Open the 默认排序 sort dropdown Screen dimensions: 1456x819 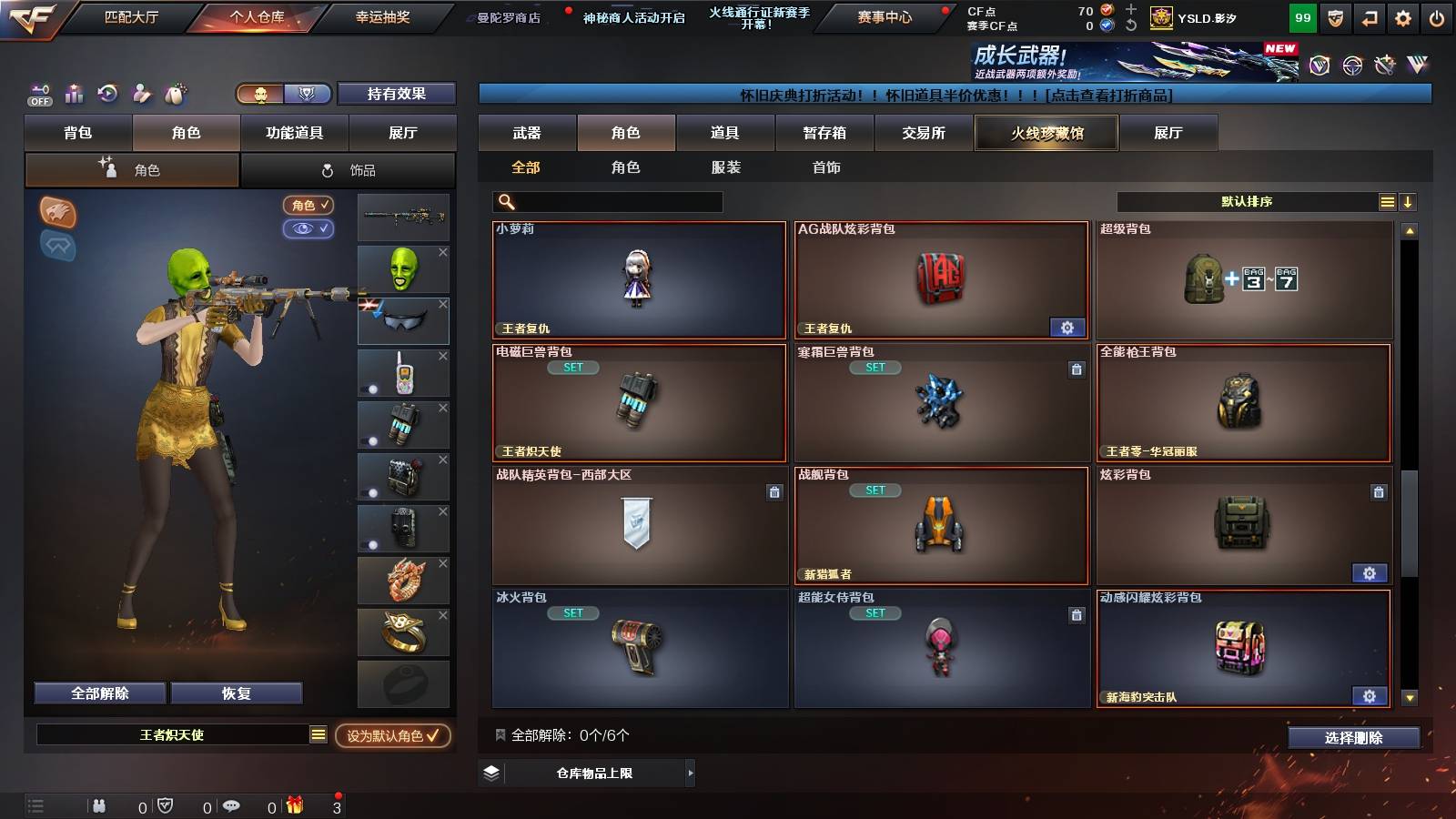[1247, 202]
